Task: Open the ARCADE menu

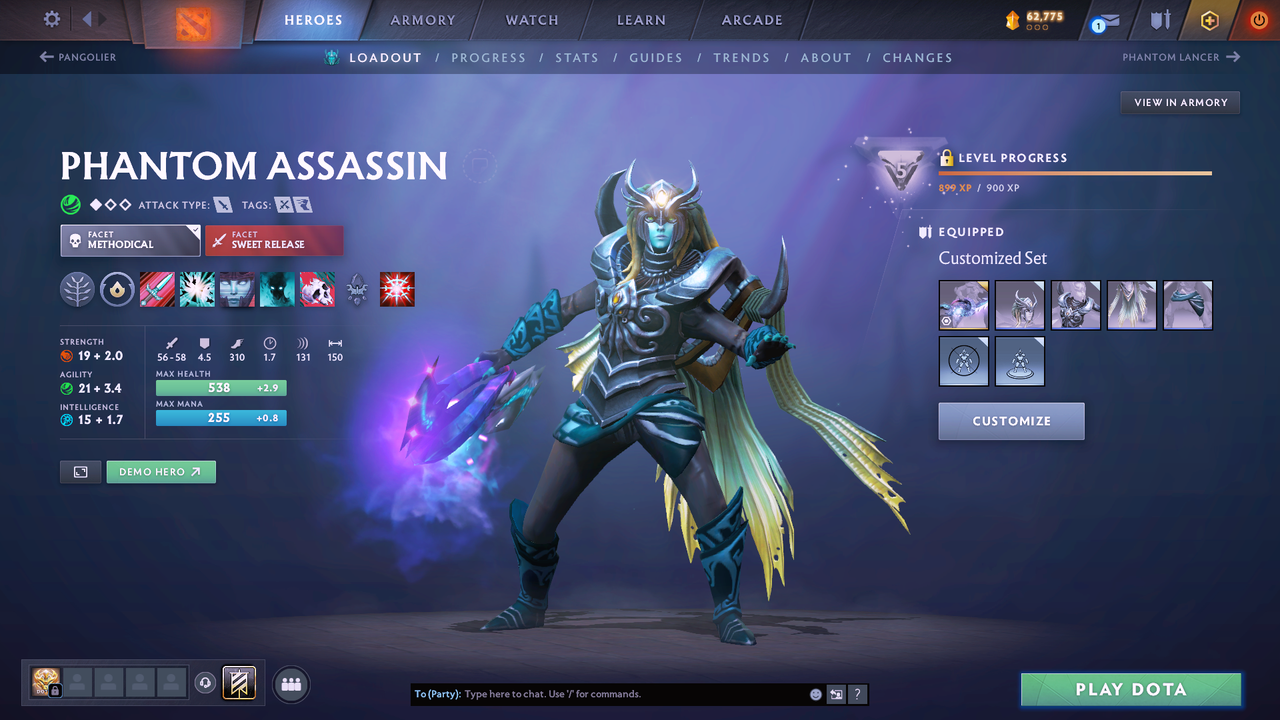Action: pyautogui.click(x=751, y=19)
